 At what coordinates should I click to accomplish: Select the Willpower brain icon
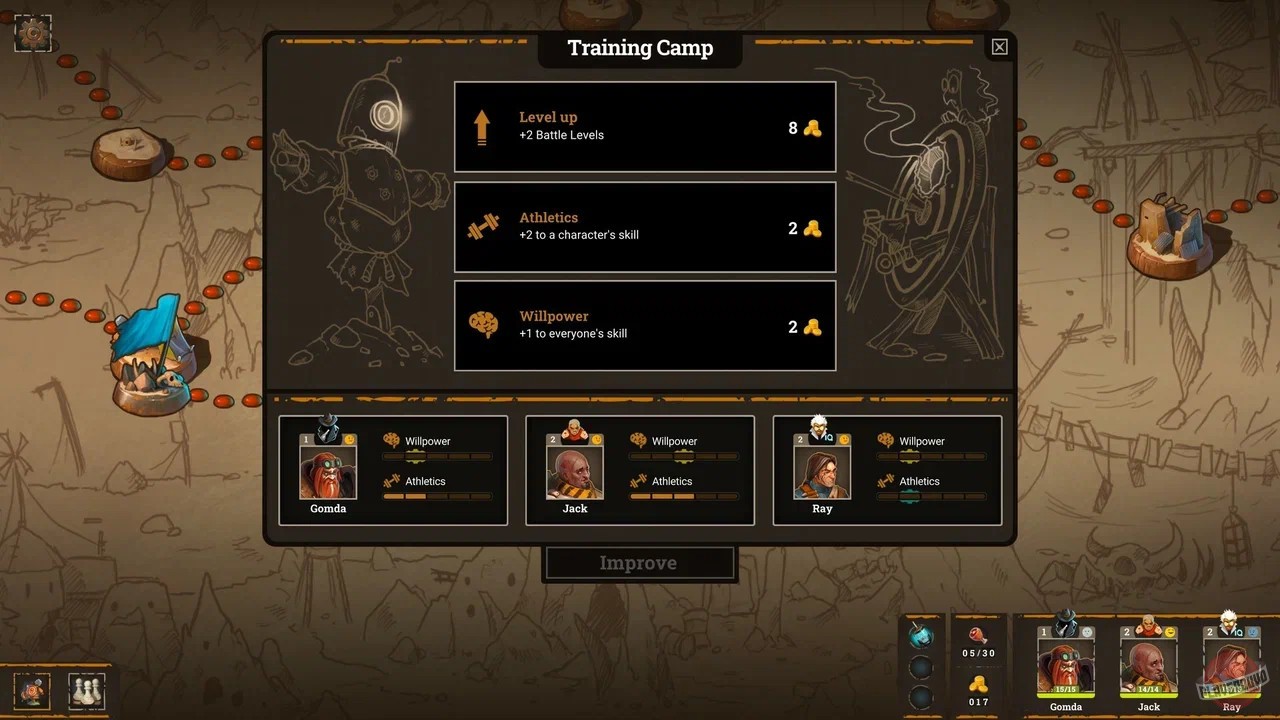pos(484,325)
